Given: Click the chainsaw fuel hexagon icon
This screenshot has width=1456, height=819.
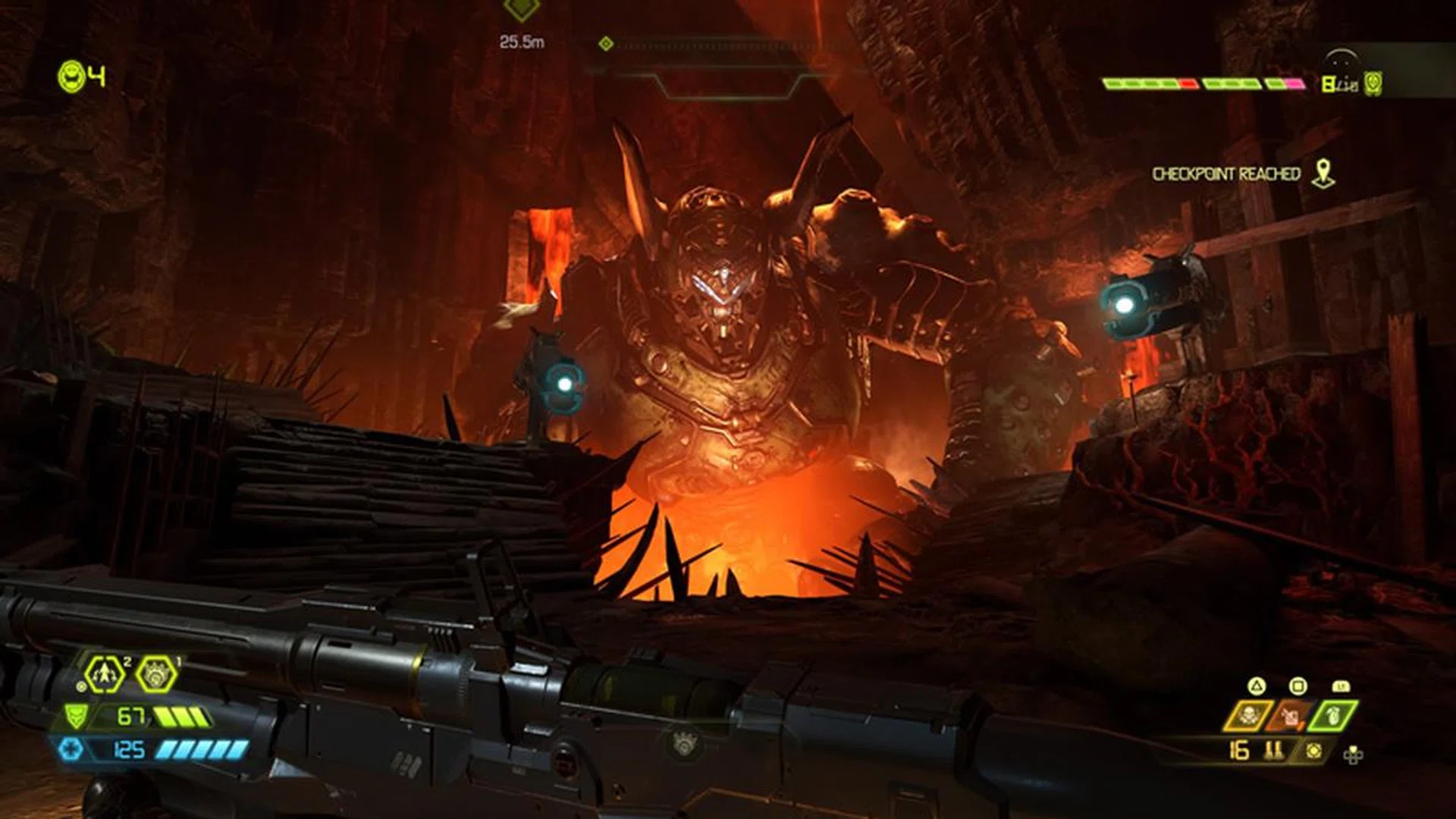Looking at the screenshot, I should coord(158,674).
